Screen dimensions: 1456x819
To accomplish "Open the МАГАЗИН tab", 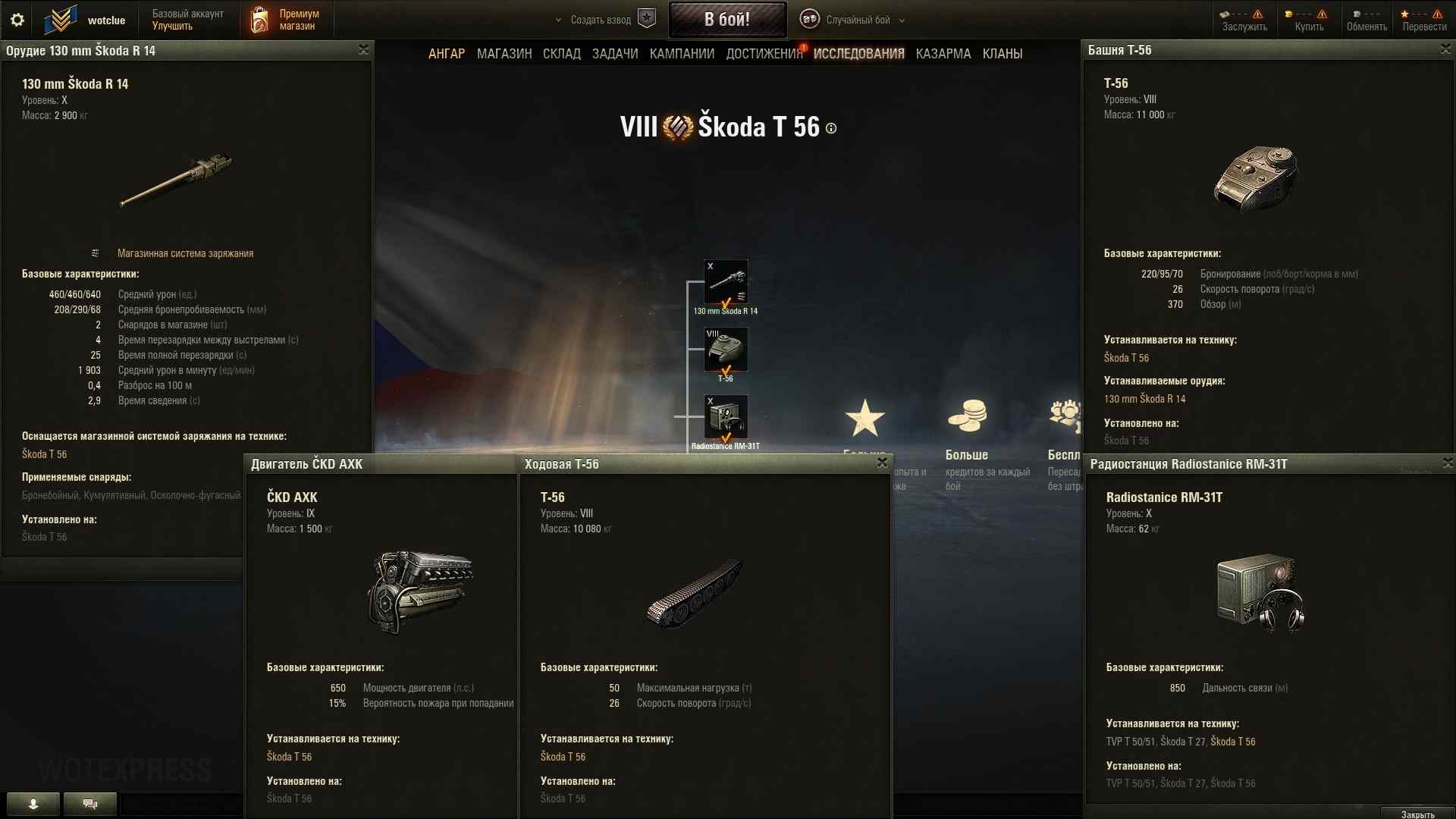I will [504, 54].
